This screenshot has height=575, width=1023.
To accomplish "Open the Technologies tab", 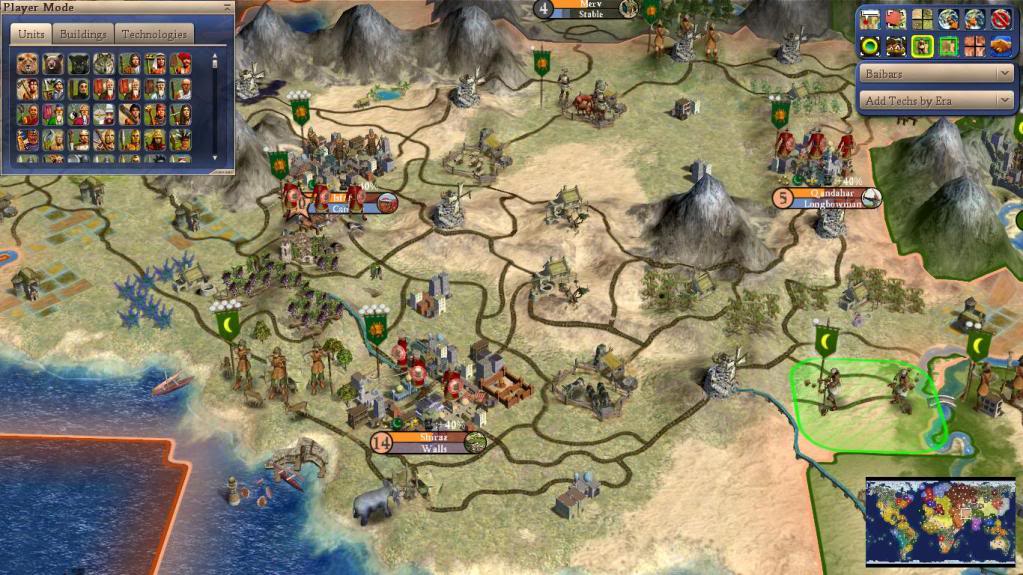I will (x=154, y=34).
